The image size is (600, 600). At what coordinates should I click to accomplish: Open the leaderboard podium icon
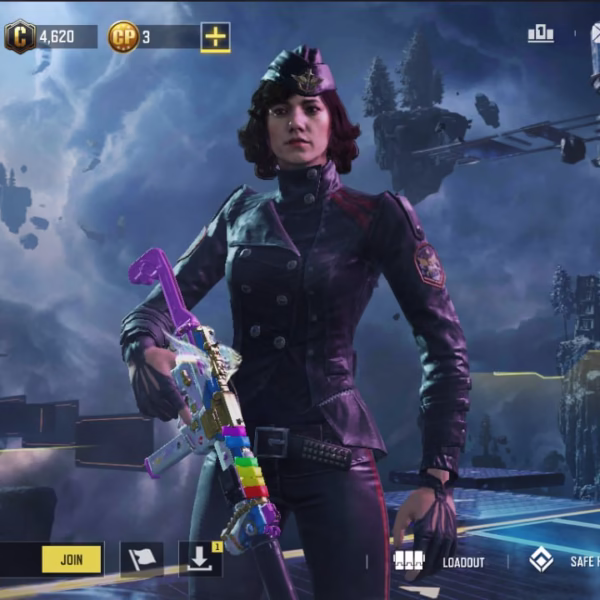[x=541, y=34]
